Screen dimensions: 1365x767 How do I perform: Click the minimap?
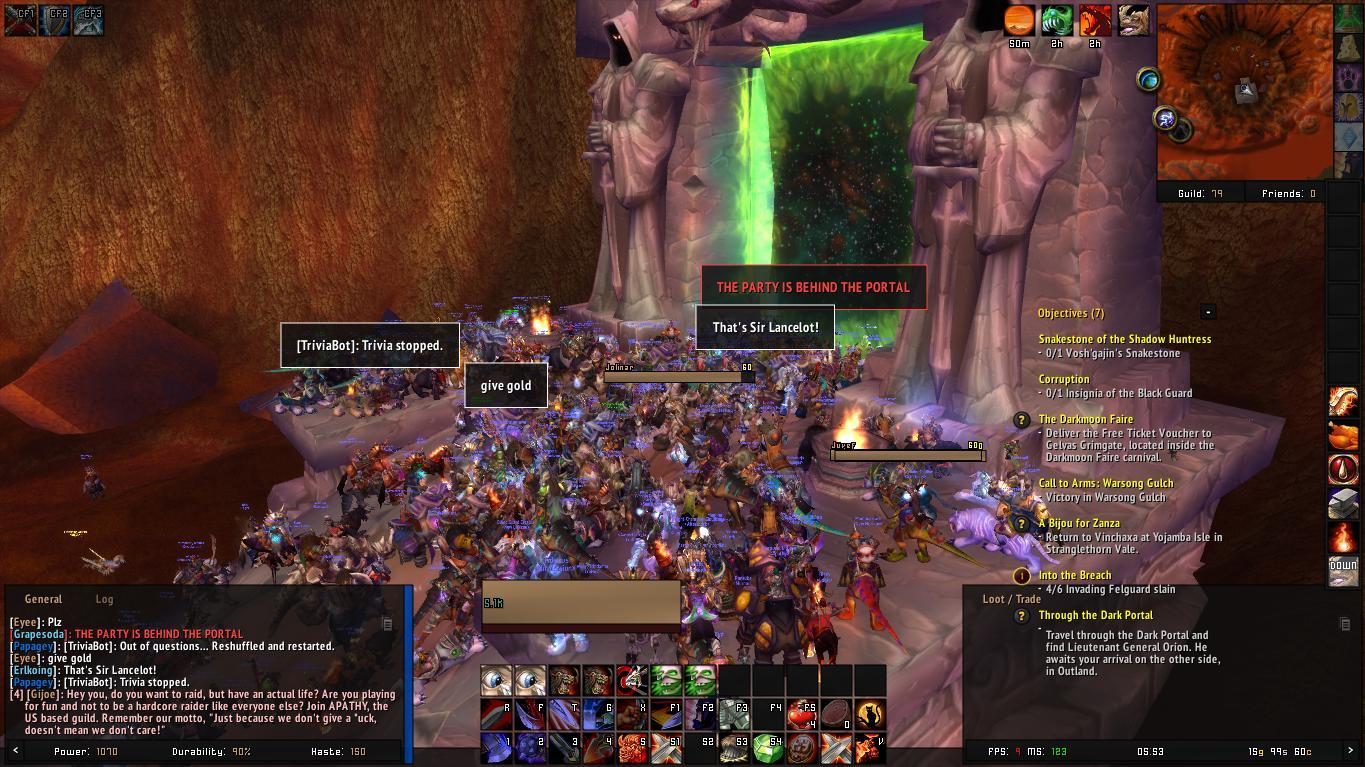pyautogui.click(x=1244, y=92)
